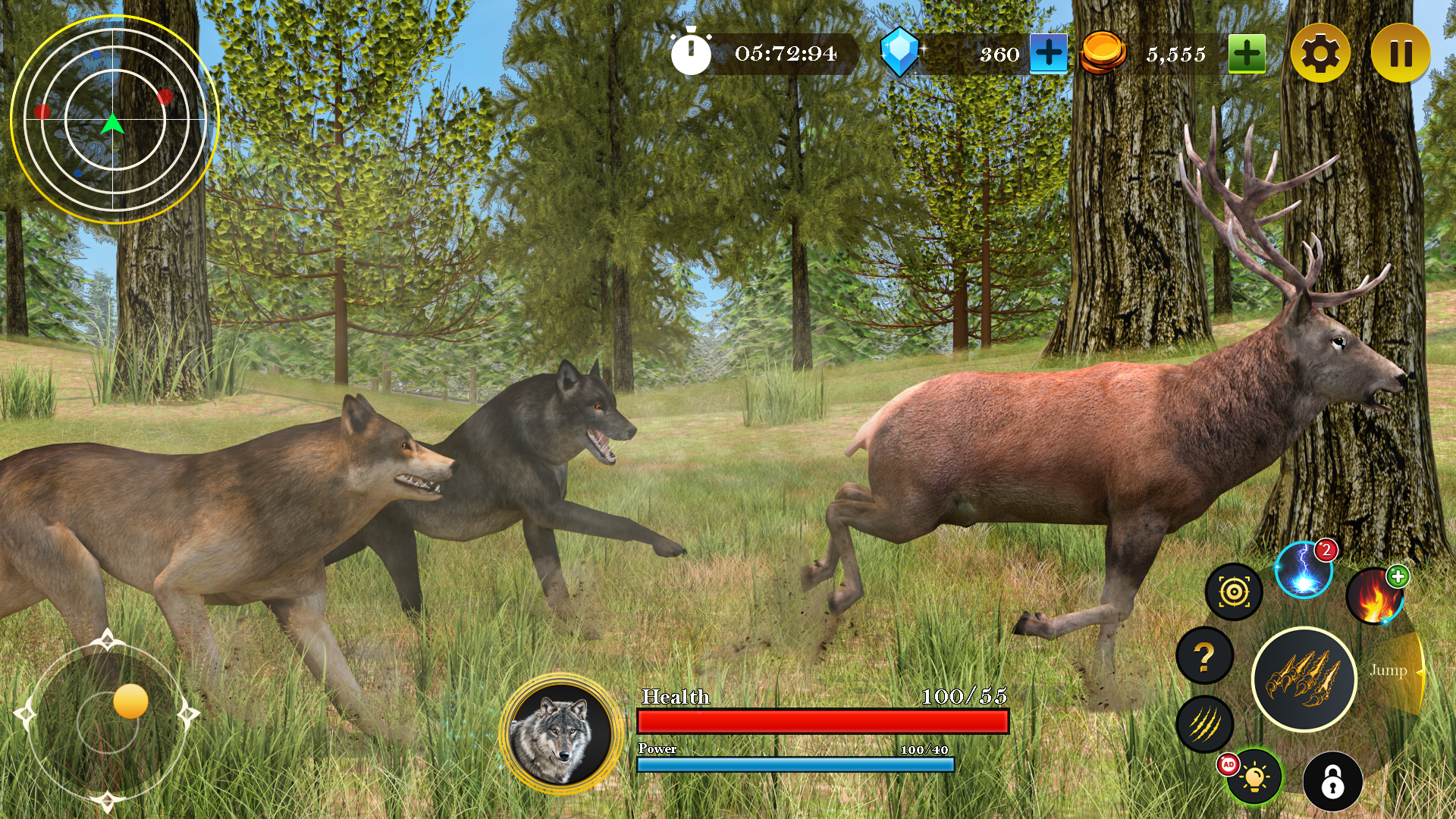Screen dimensions: 1456x819
Task: Open the radar minimap
Action: coord(114,118)
